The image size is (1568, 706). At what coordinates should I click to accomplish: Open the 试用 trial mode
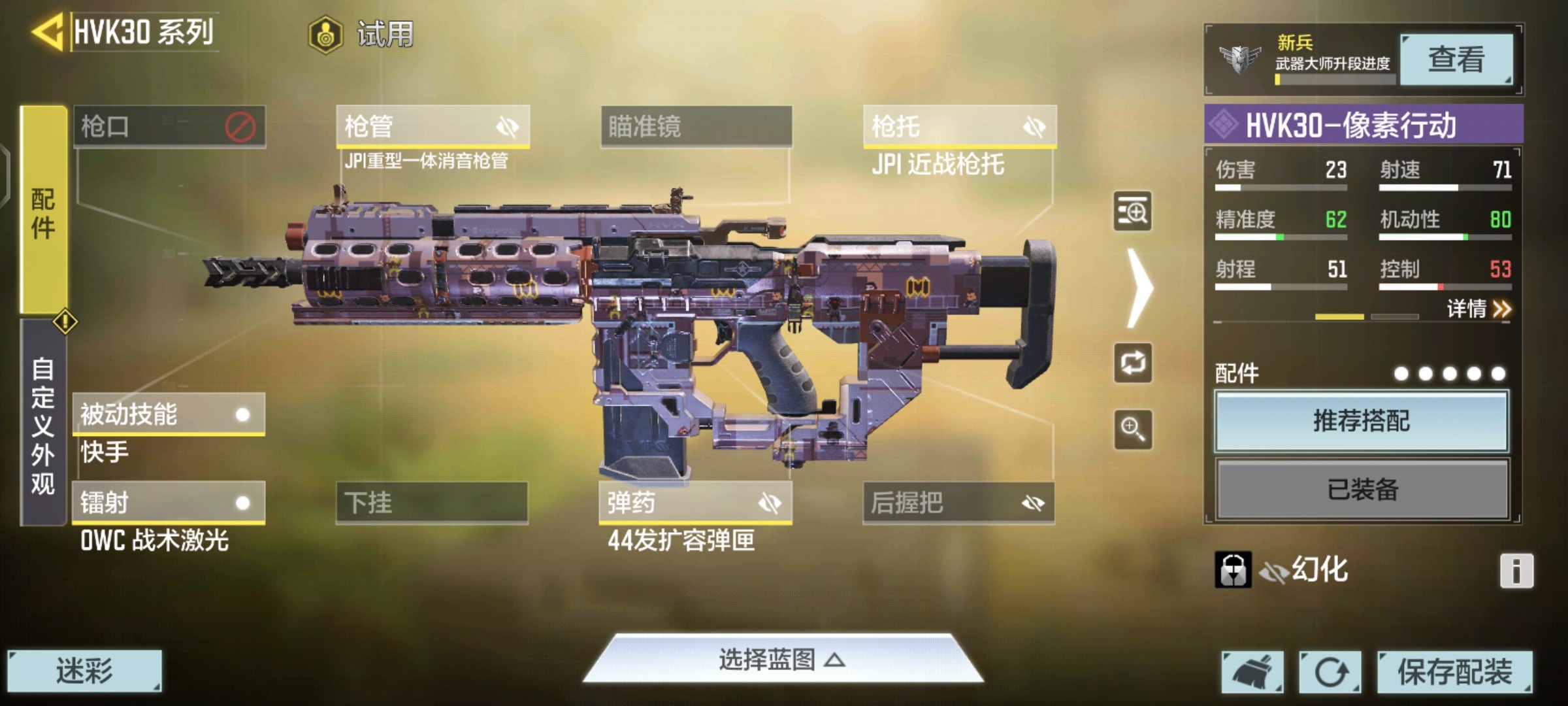[361, 34]
